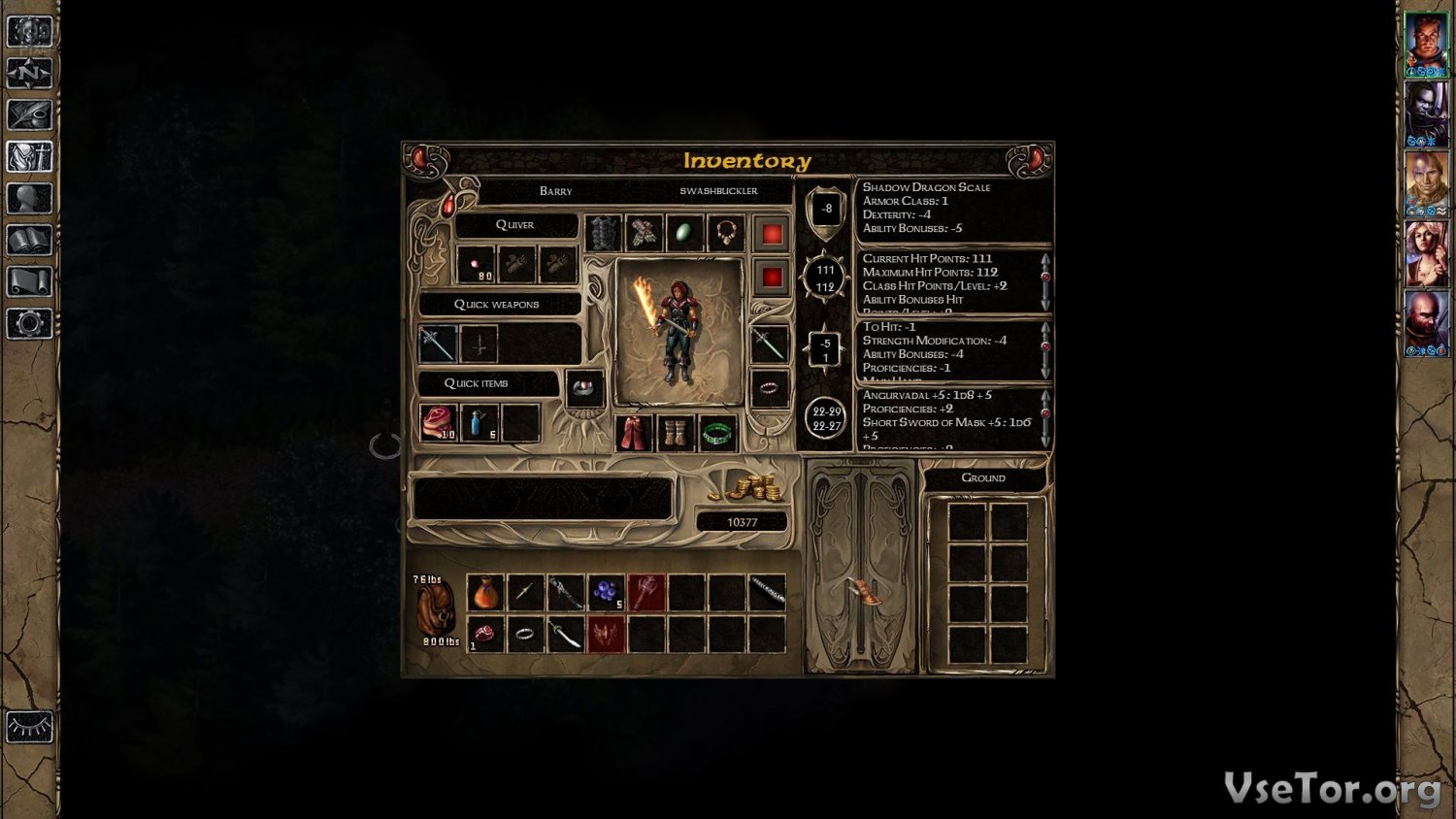Select the equipped necklace amulet slot
The width and height of the screenshot is (1456, 819).
pyautogui.click(x=725, y=234)
